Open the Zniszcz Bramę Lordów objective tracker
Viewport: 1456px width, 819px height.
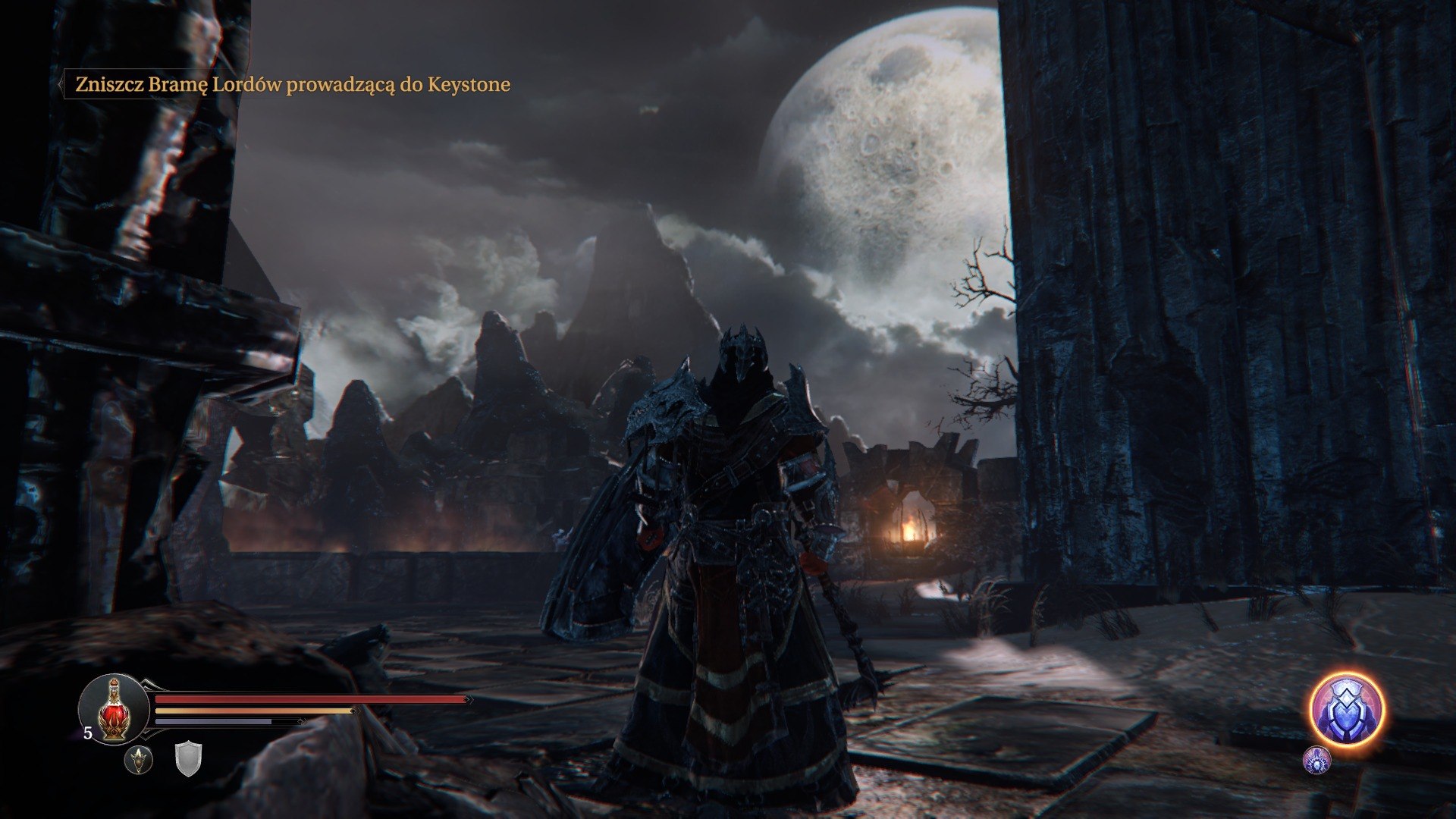click(292, 84)
